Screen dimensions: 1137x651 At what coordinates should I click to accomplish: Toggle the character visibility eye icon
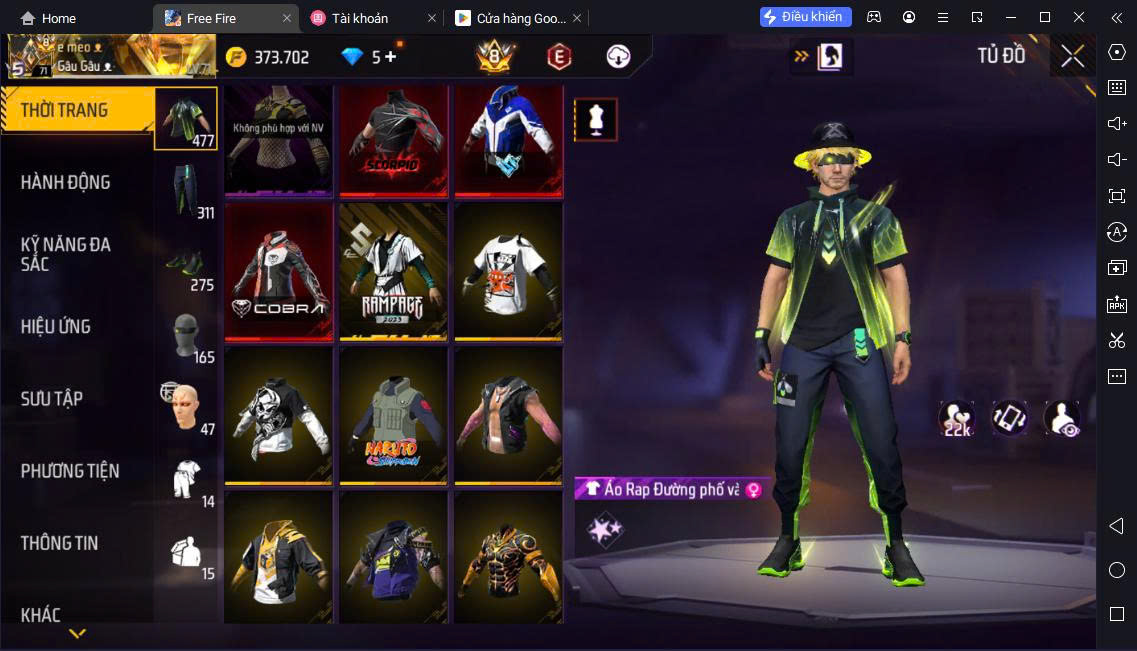pyautogui.click(x=1062, y=419)
